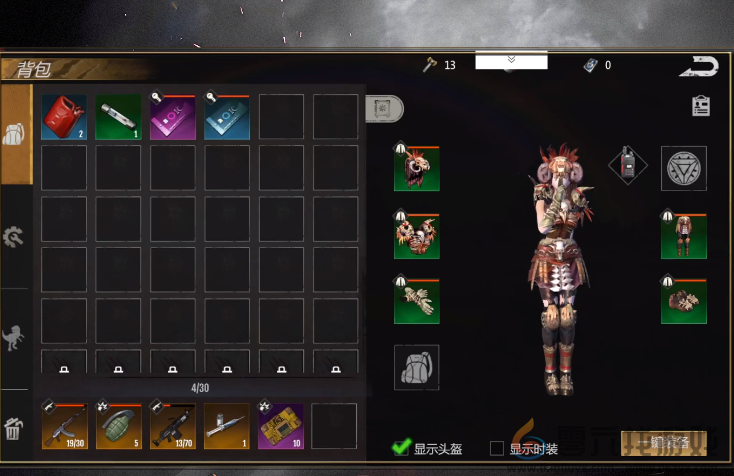
Task: Pick the blue keycard item
Action: (x=226, y=117)
